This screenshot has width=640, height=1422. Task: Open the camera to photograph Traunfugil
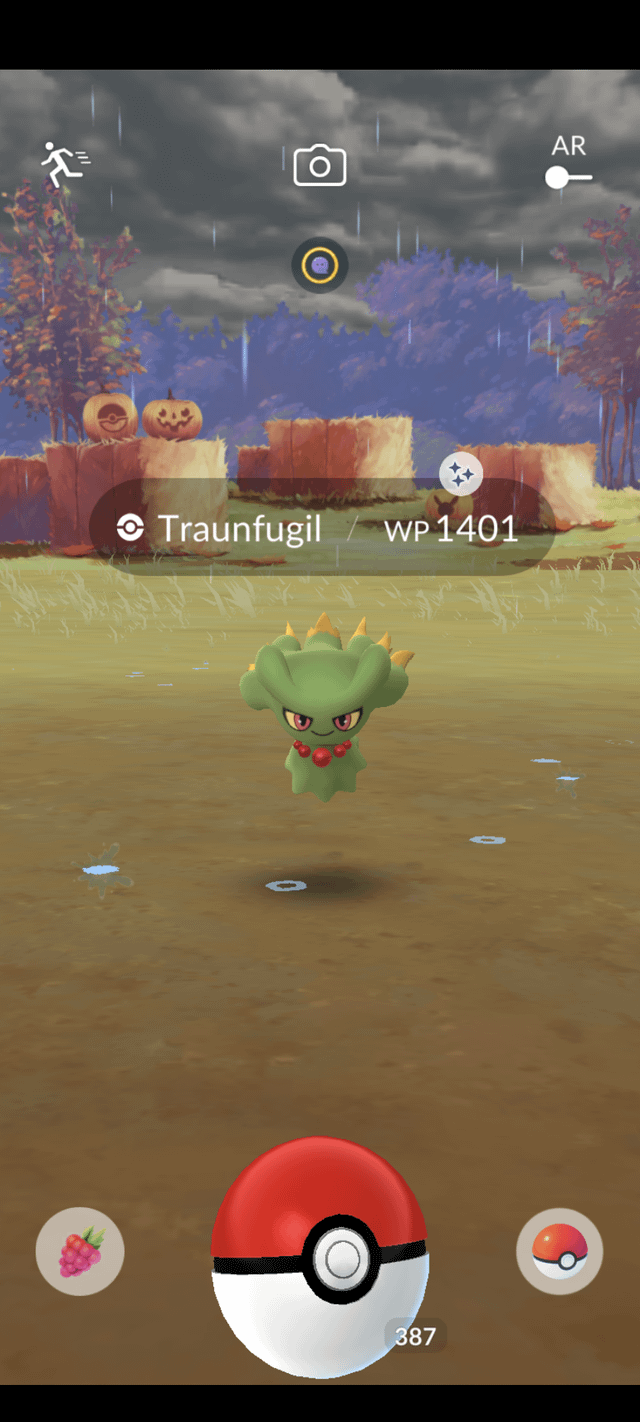[320, 166]
